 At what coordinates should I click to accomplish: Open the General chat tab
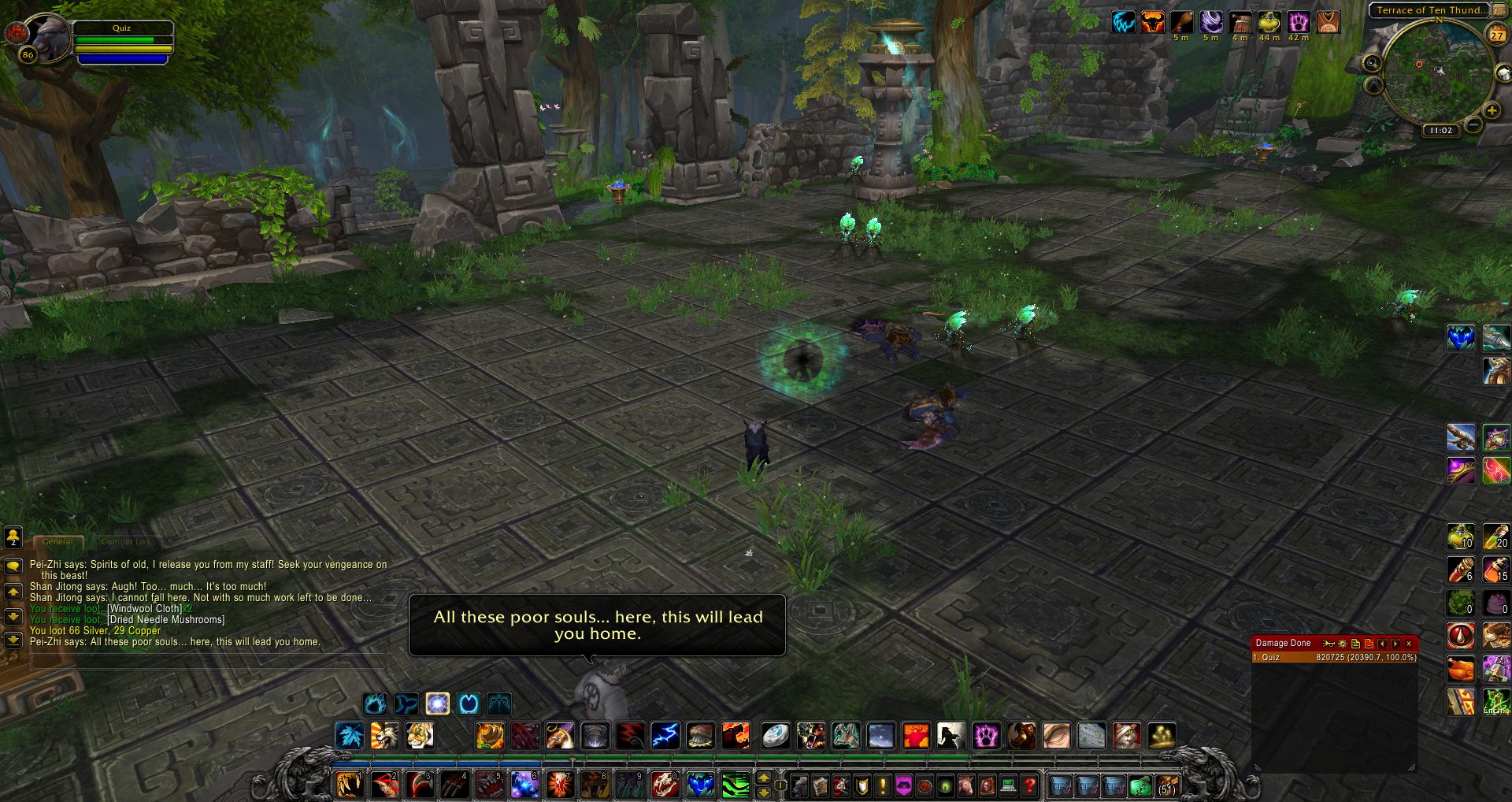pyautogui.click(x=57, y=542)
